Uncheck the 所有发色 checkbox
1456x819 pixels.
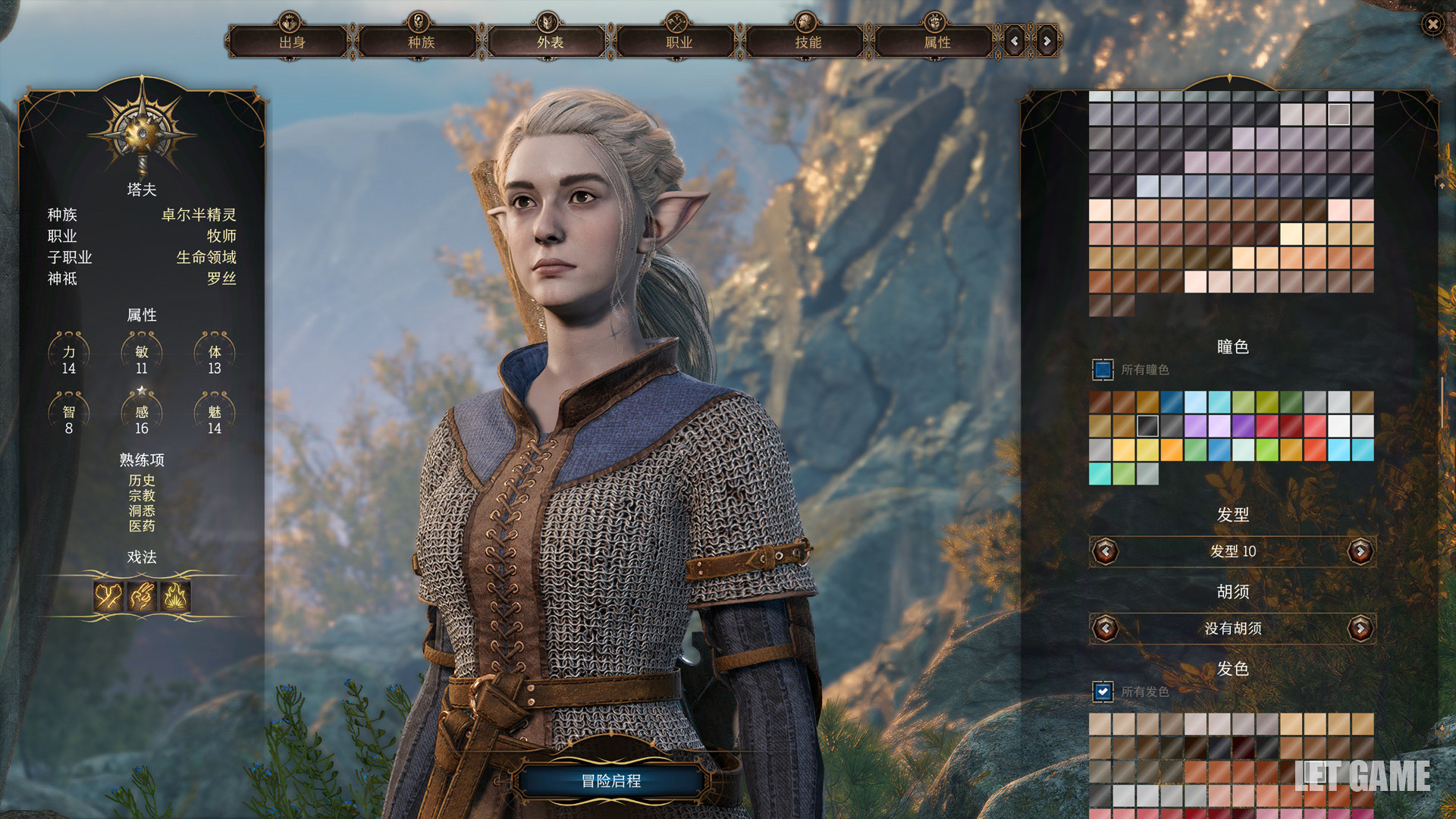pos(1103,692)
